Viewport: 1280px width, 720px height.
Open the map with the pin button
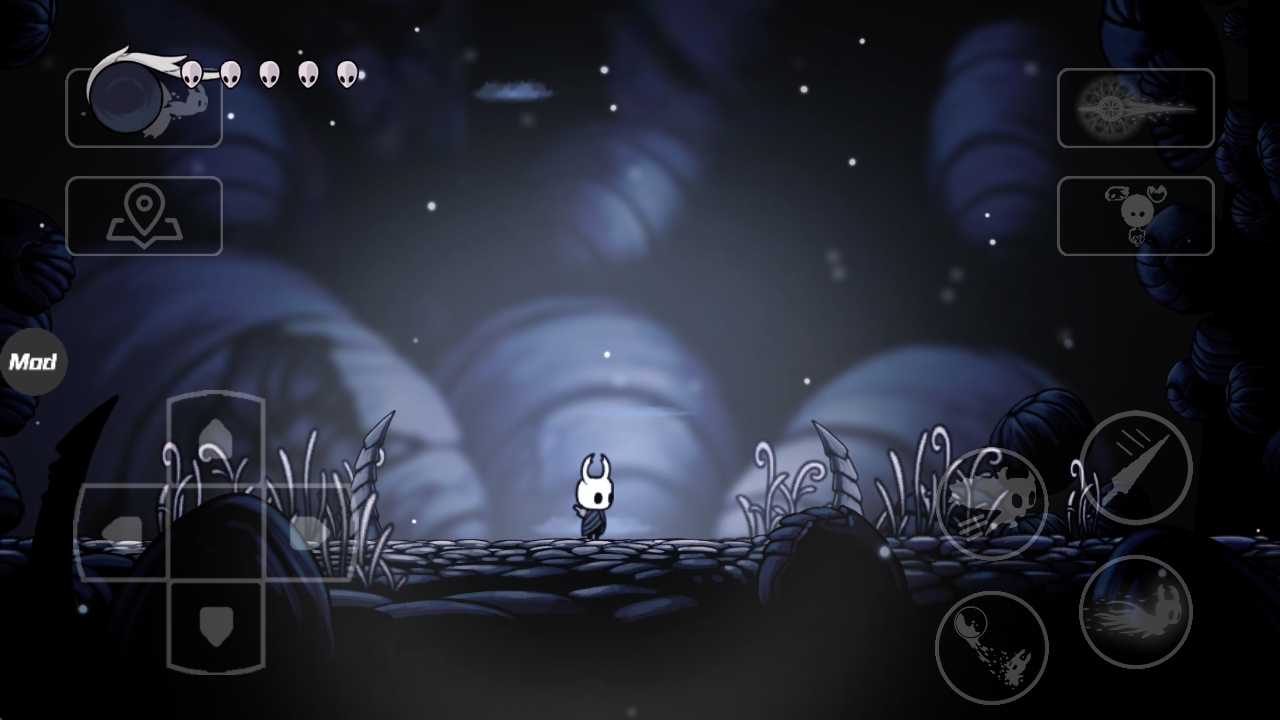click(144, 216)
